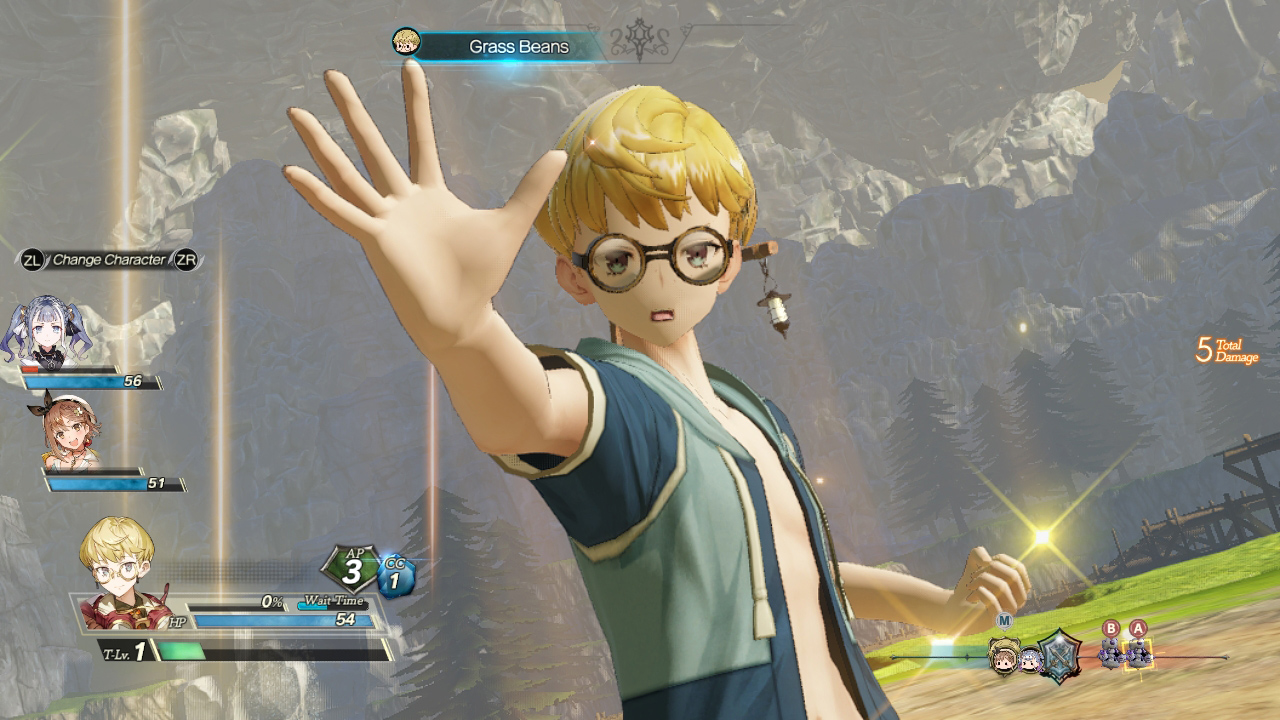Image resolution: width=1280 pixels, height=720 pixels.
Task: Toggle the targeted enemy's yellow selection frame
Action: coord(1138,655)
